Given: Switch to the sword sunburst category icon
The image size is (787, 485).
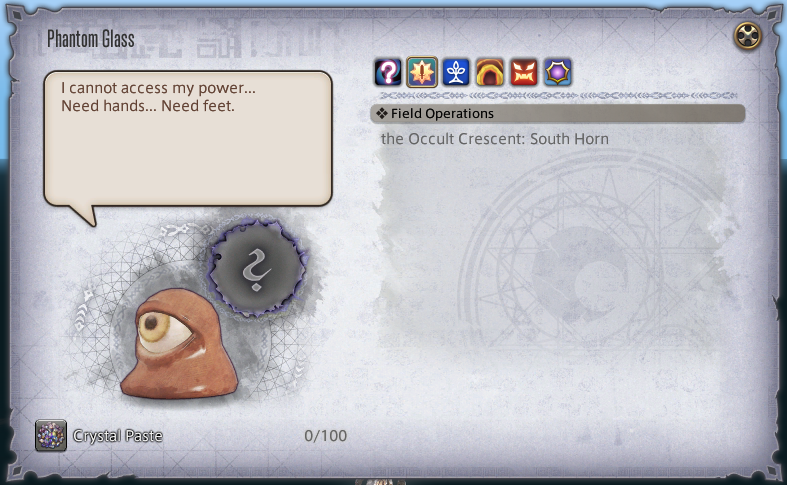Looking at the screenshot, I should [422, 72].
